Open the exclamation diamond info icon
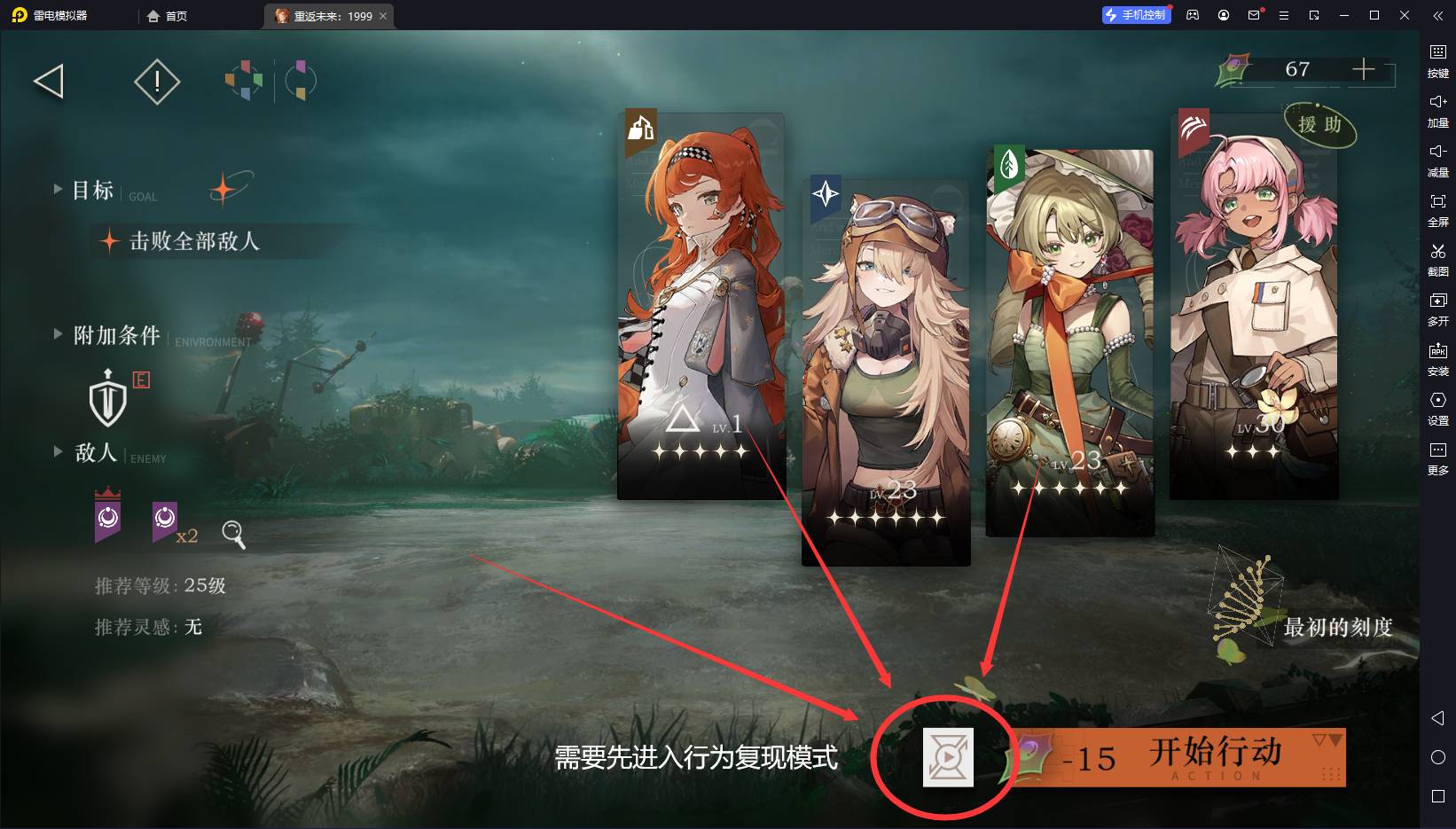The height and width of the screenshot is (829, 1456). (x=157, y=82)
